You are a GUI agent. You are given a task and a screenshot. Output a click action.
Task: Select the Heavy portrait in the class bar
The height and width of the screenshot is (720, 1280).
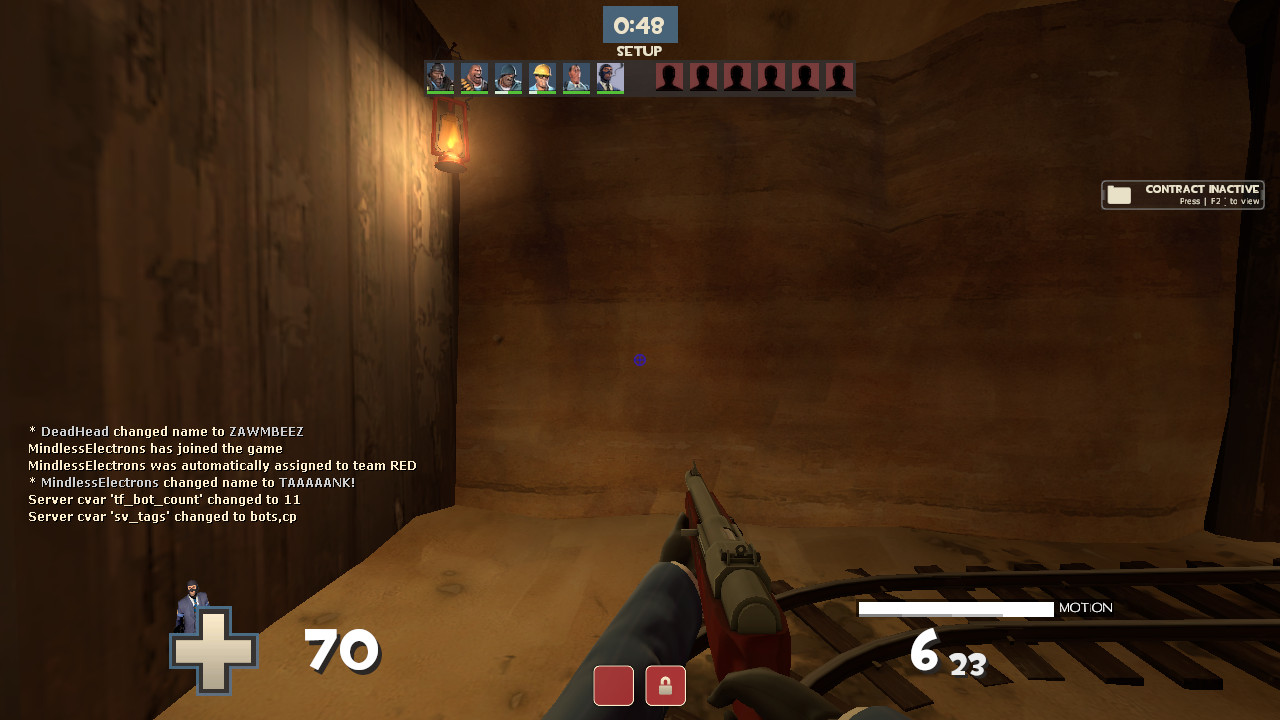474,78
